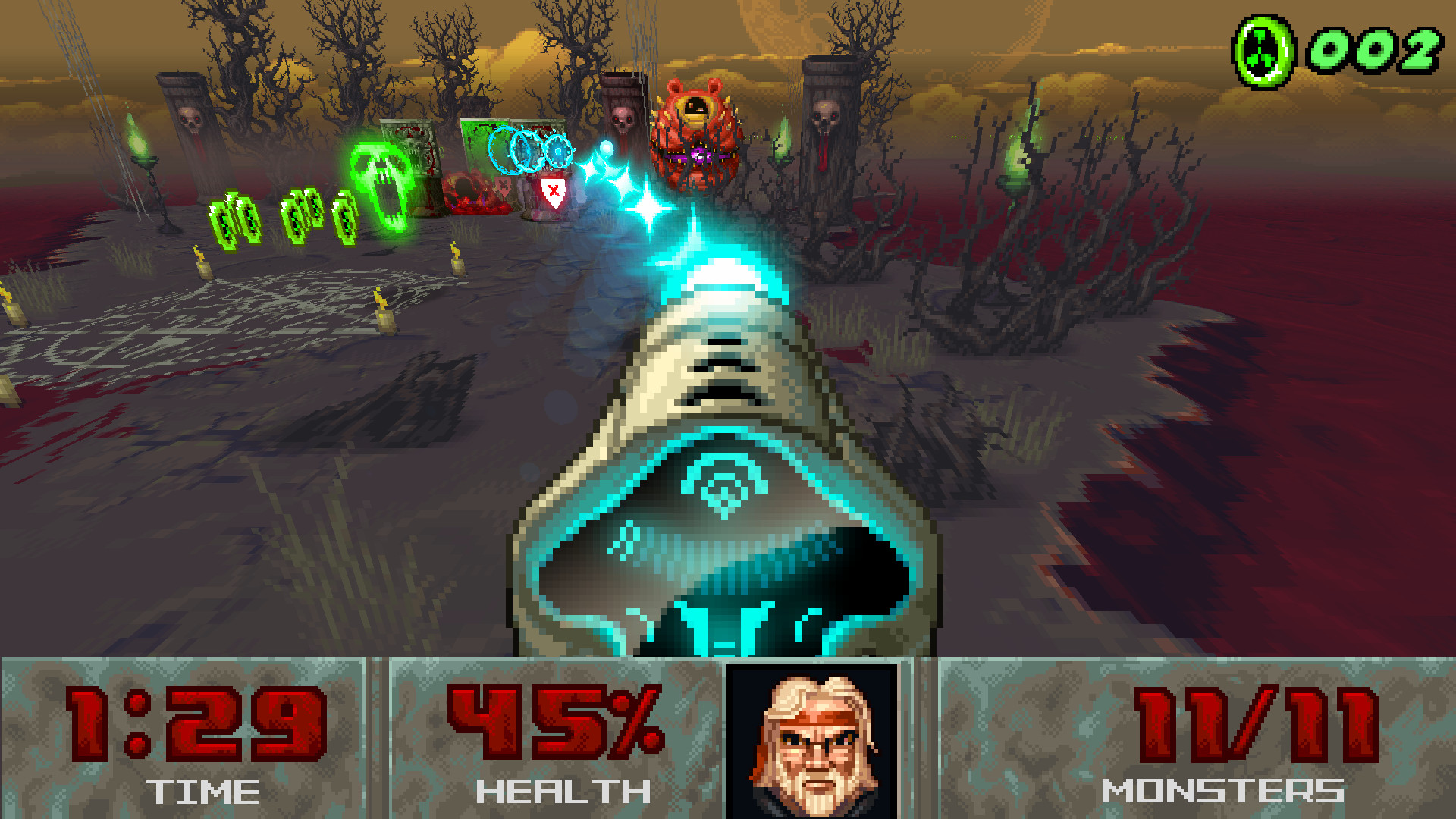Click the cyan portal rings above the gravestones
Image resolution: width=1456 pixels, height=819 pixels.
click(527, 149)
